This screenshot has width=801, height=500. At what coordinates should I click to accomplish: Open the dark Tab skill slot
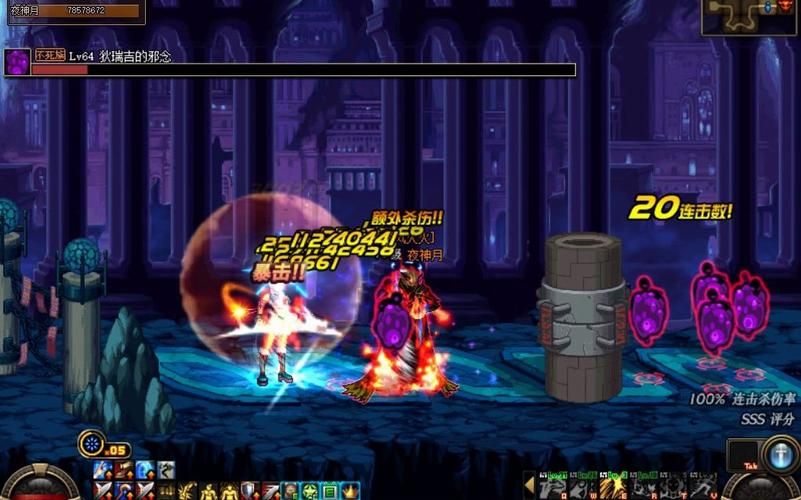coord(745,455)
